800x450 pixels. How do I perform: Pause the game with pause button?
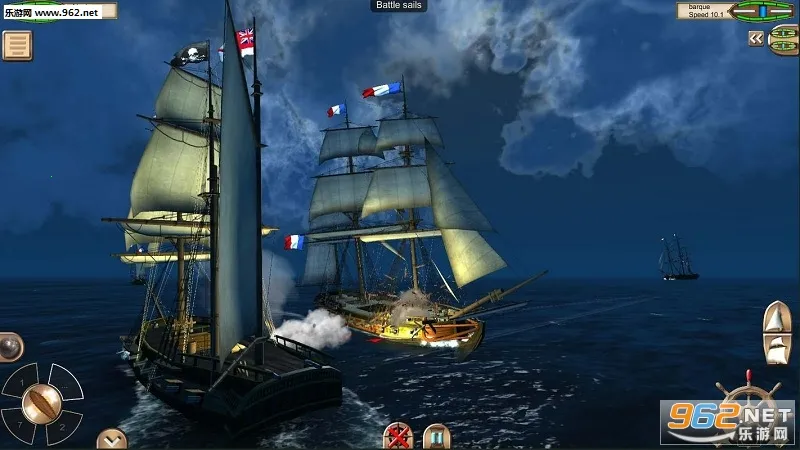coord(436,436)
